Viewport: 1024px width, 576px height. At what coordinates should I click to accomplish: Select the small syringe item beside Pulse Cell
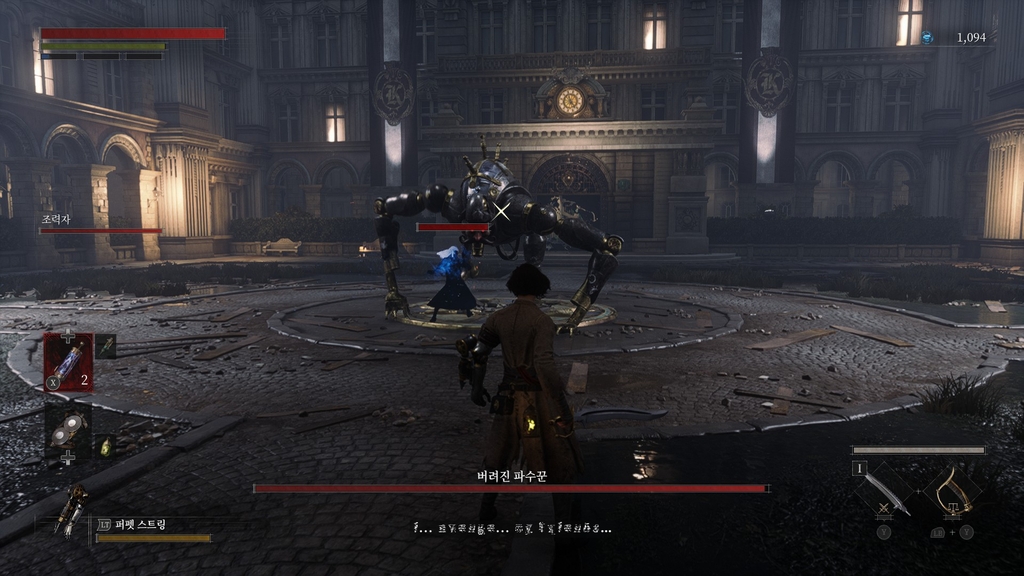pos(105,347)
